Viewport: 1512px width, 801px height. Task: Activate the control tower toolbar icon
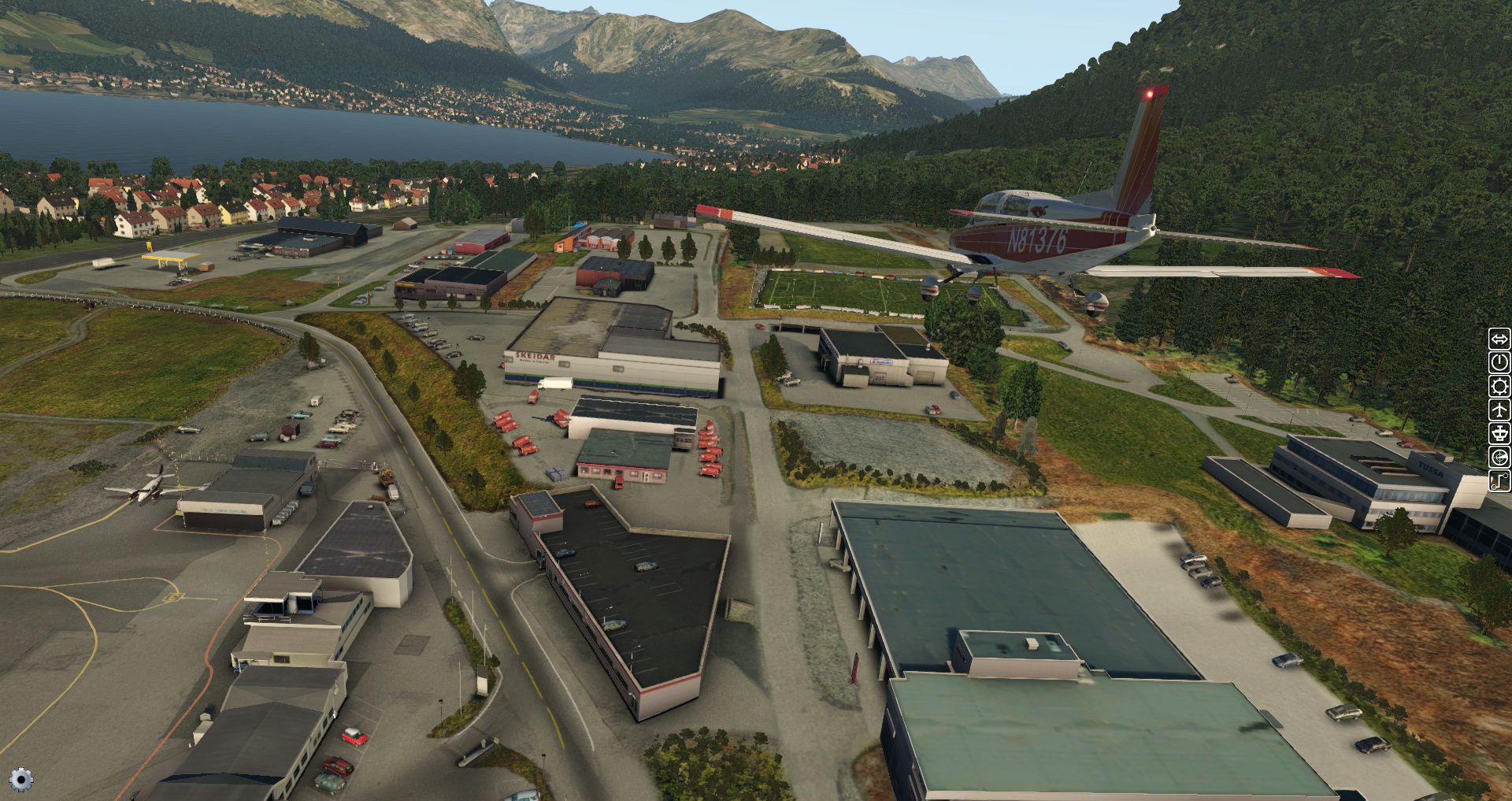pos(1499,433)
